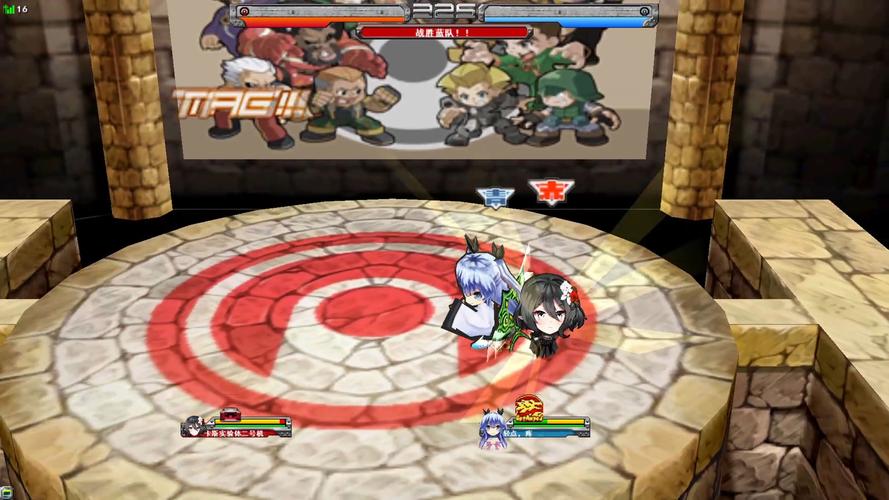Select the dark-haired fighter portrait on the left nameplate
Screen dimensions: 889x500
tap(192, 427)
